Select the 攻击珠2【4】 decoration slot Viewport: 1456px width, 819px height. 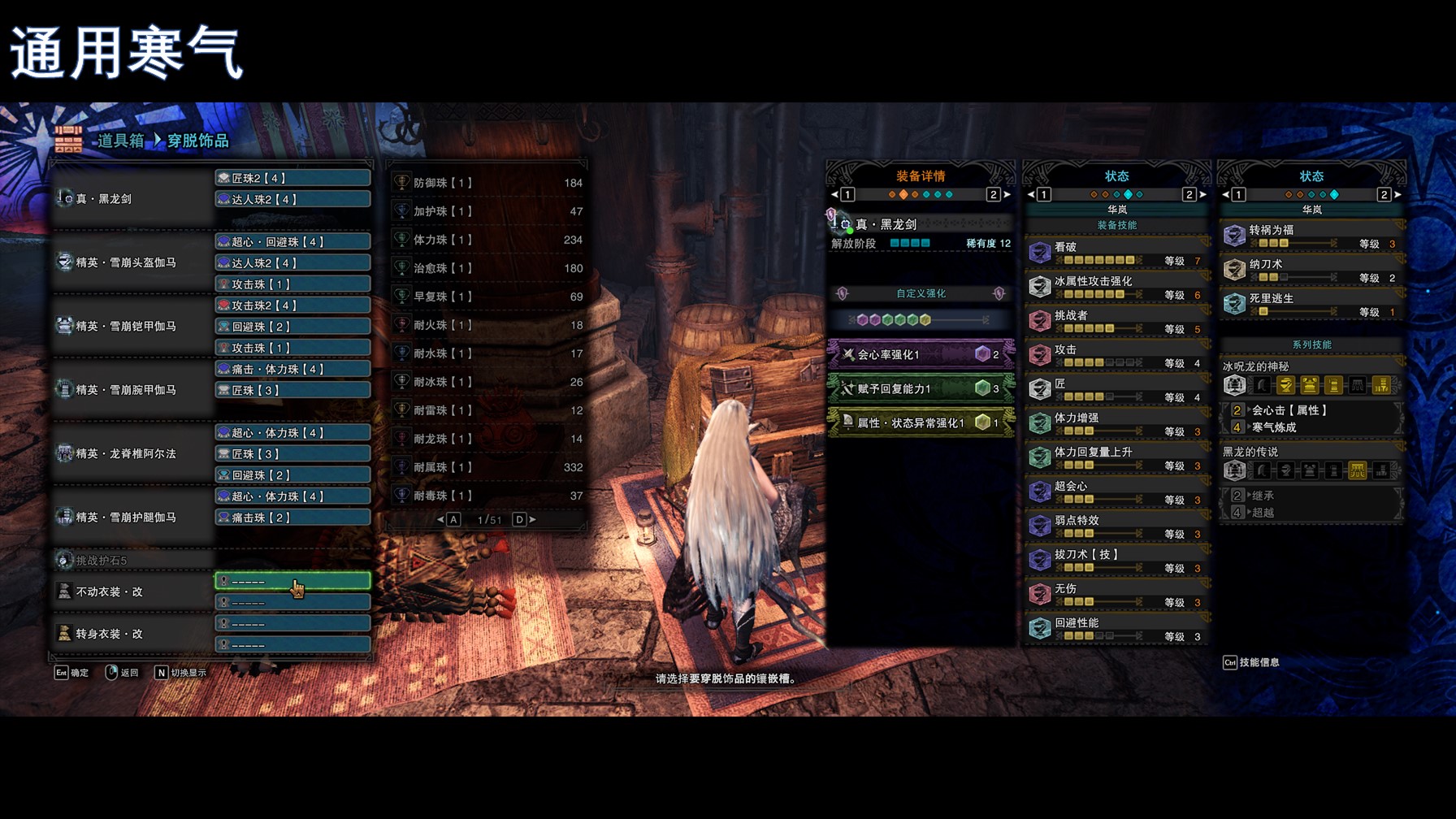pyautogui.click(x=292, y=305)
